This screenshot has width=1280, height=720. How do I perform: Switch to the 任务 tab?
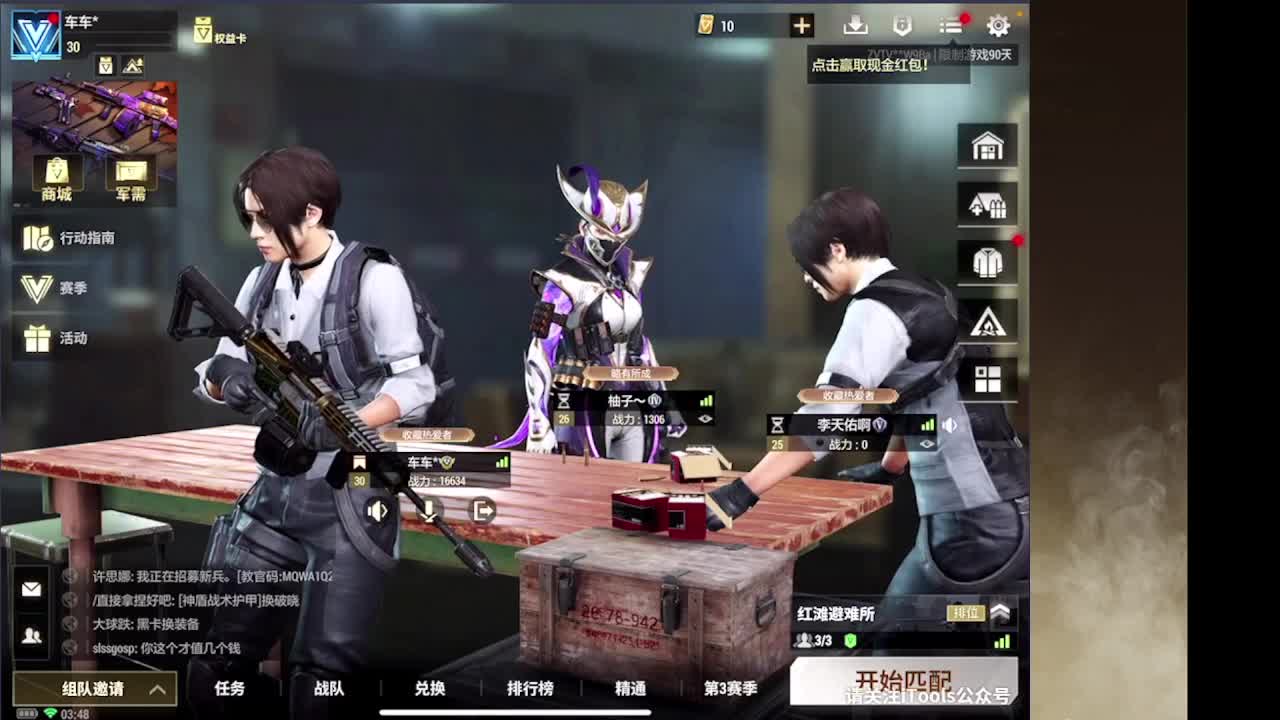(230, 688)
